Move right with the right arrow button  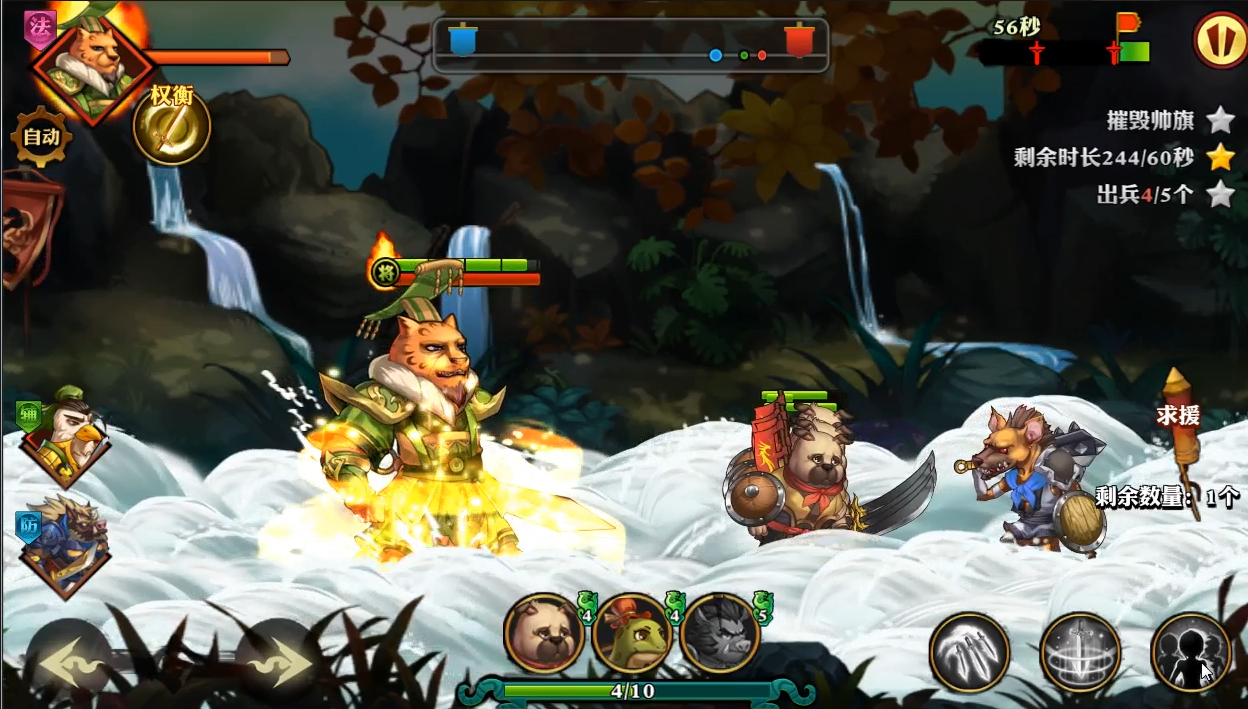279,663
